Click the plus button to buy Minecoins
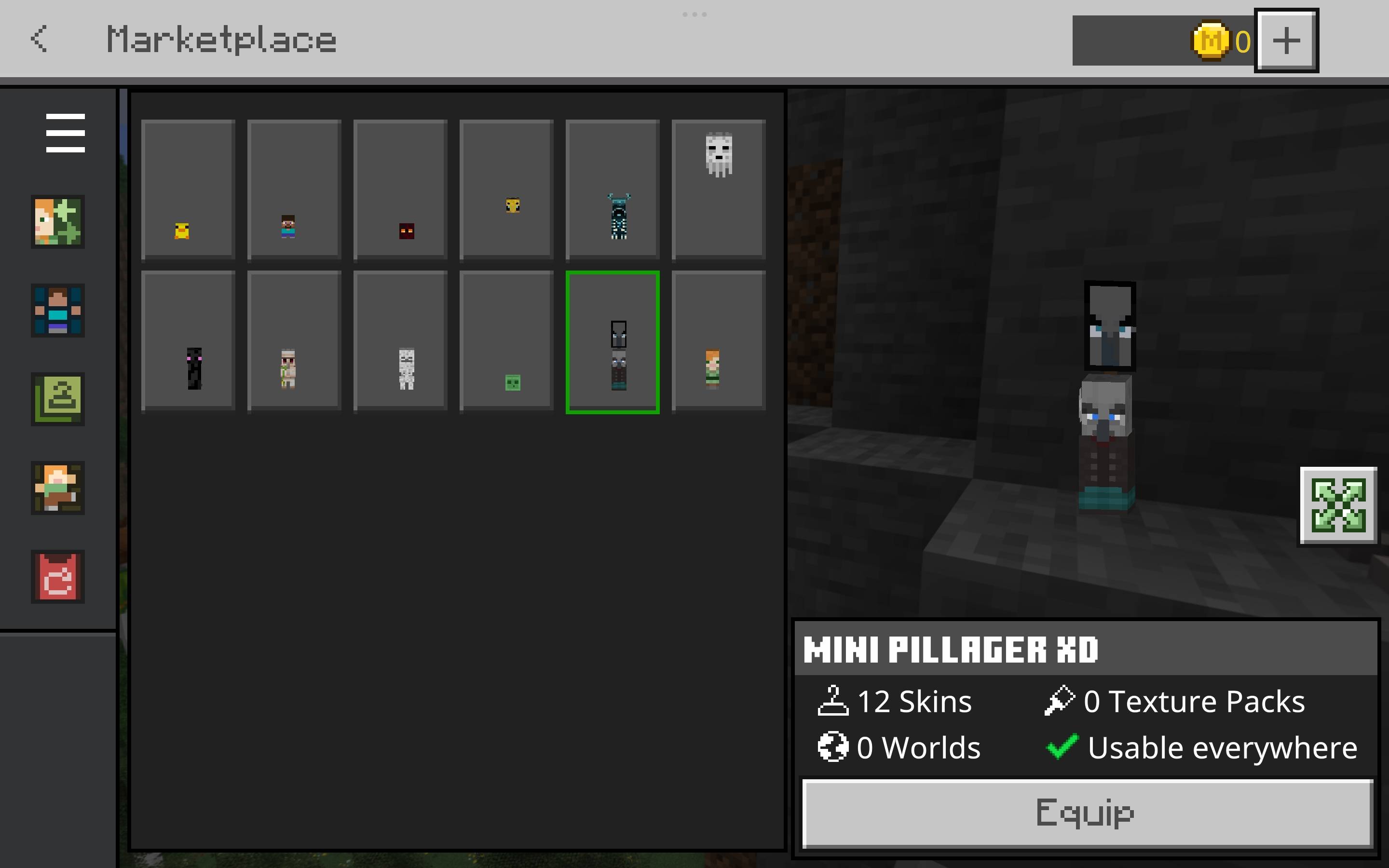This screenshot has width=1389, height=868. 1287,39
